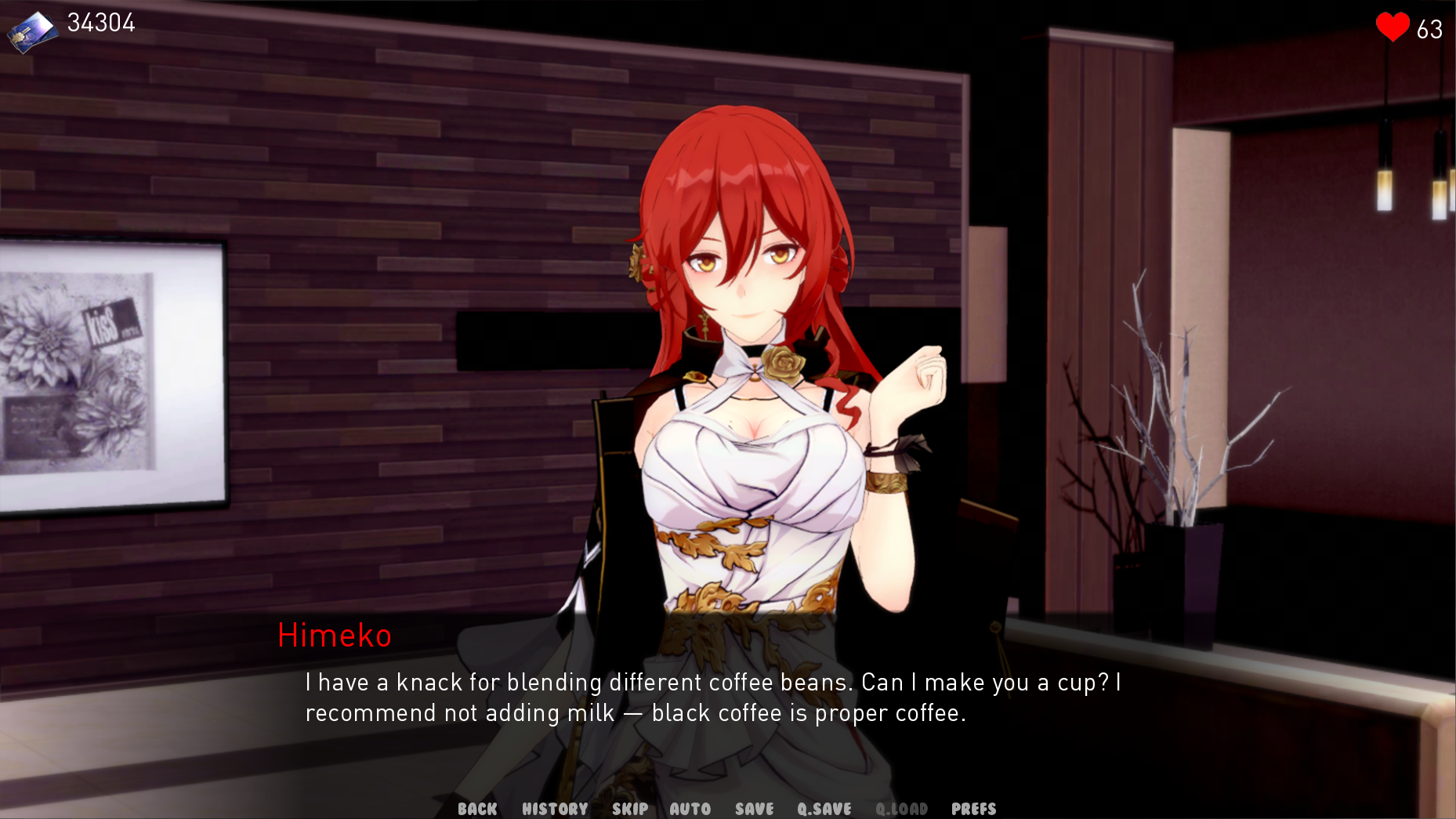Screen dimensions: 1456x819
Task: Select the SKIP icon in quick menu
Action: pos(629,808)
